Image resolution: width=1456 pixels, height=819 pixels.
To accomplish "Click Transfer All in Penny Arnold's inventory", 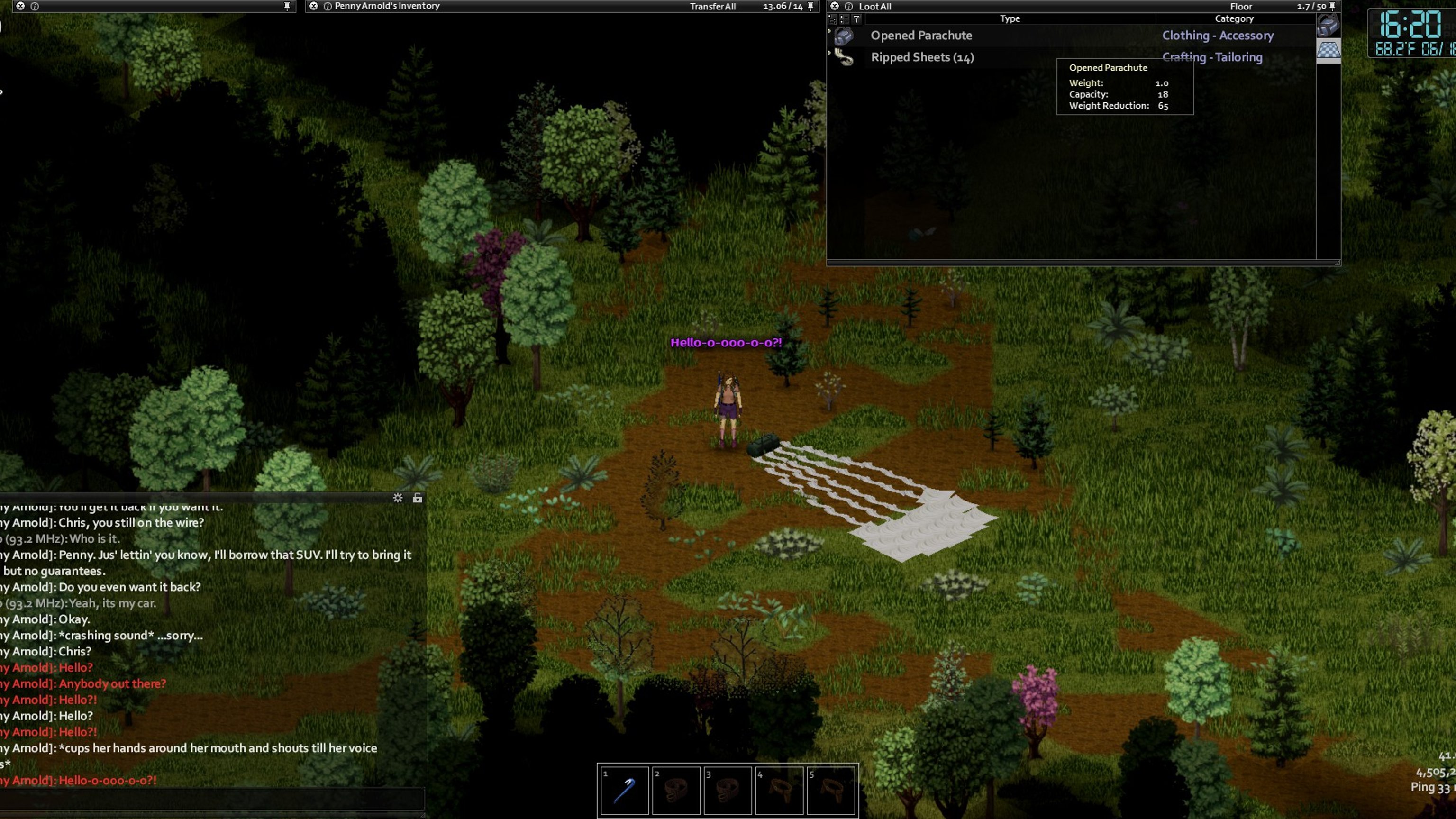I will (x=712, y=7).
